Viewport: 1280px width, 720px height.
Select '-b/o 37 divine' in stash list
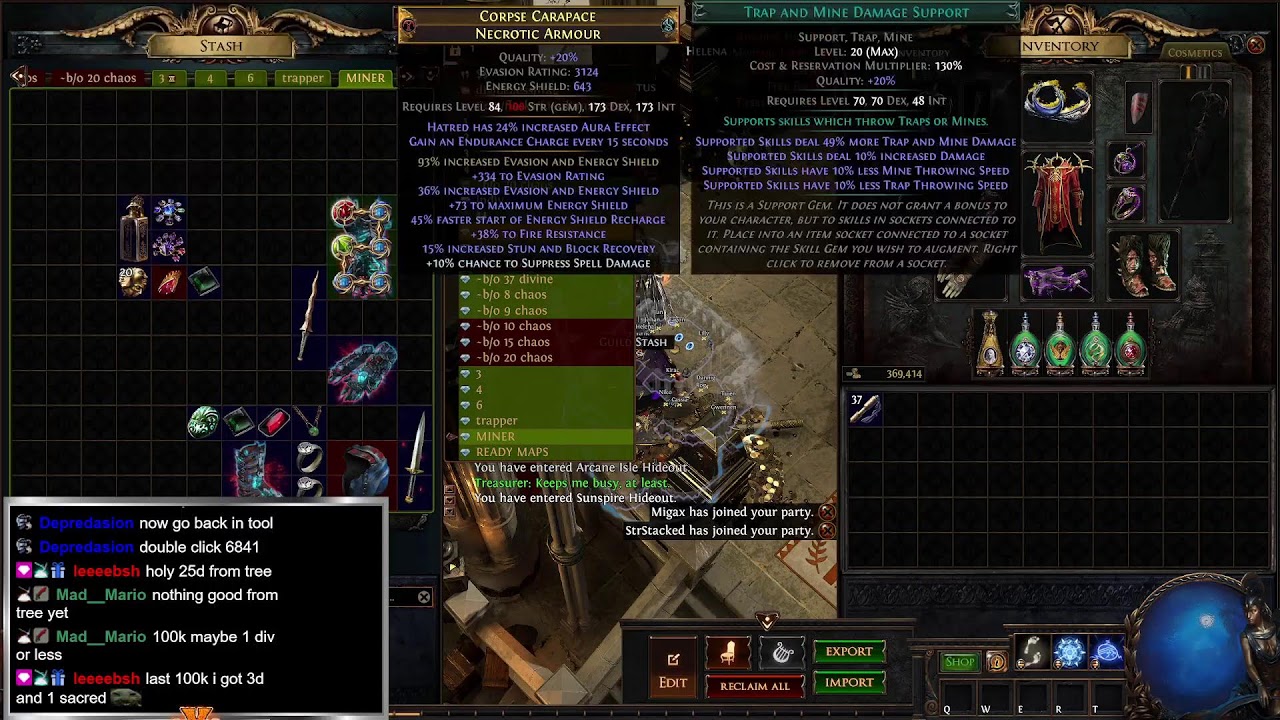click(x=514, y=279)
